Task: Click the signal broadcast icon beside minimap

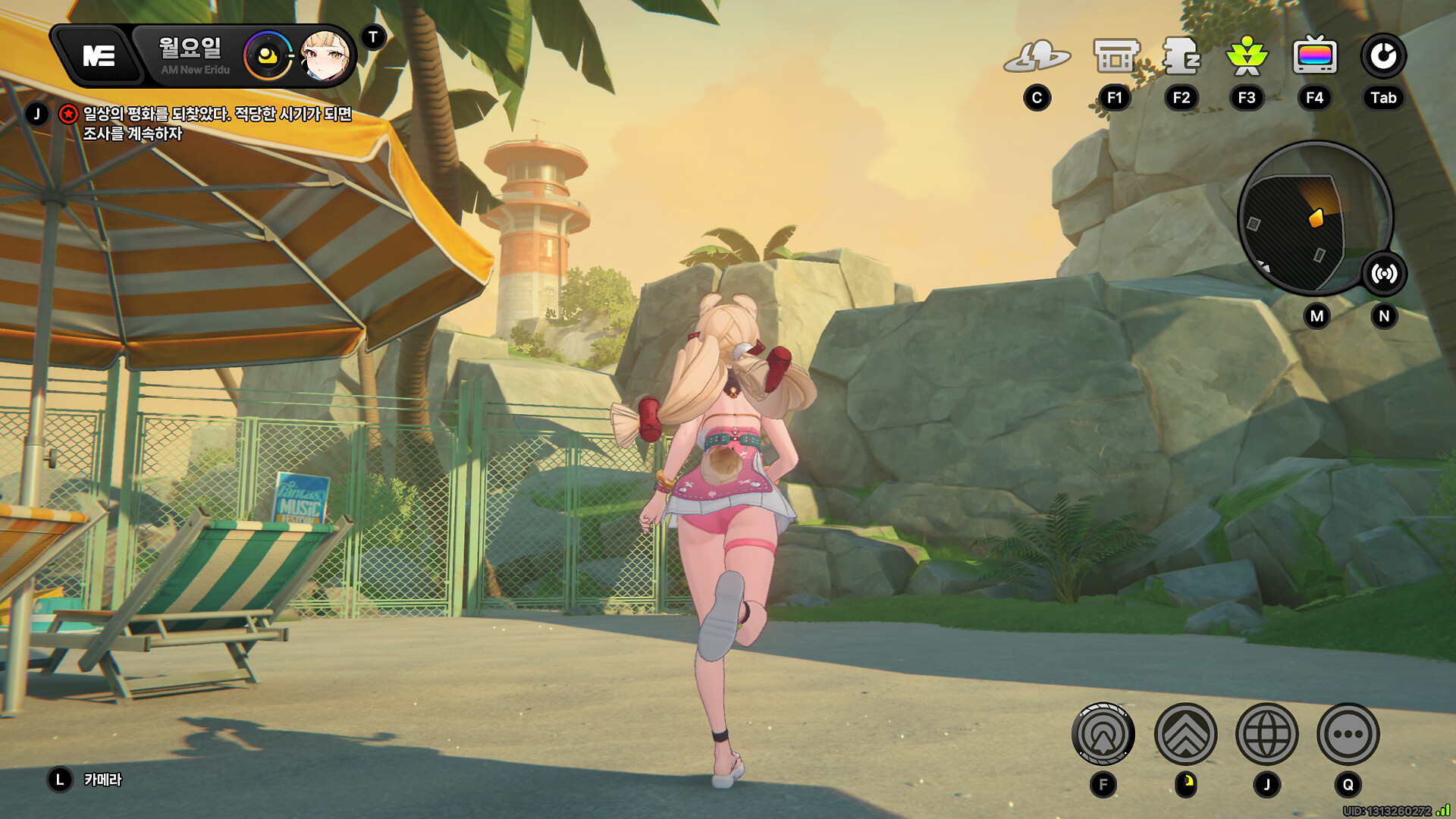Action: click(1384, 274)
